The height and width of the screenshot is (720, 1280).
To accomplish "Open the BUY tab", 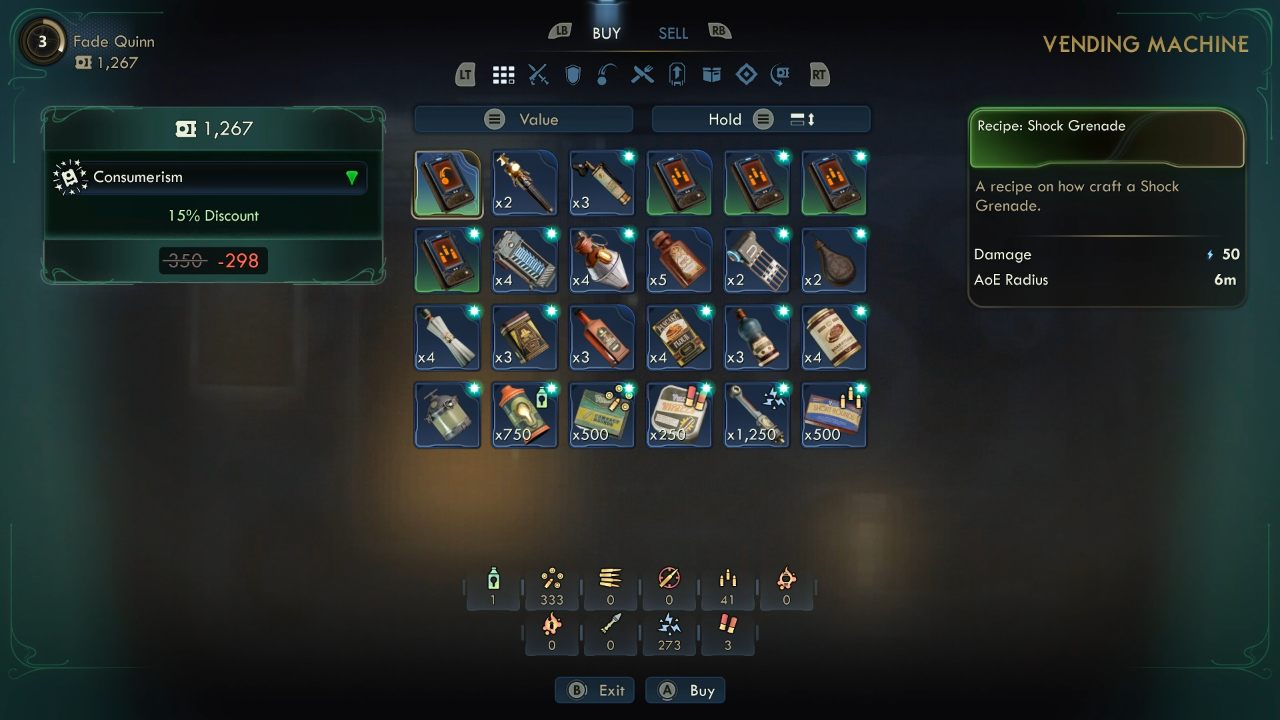I will [x=606, y=33].
